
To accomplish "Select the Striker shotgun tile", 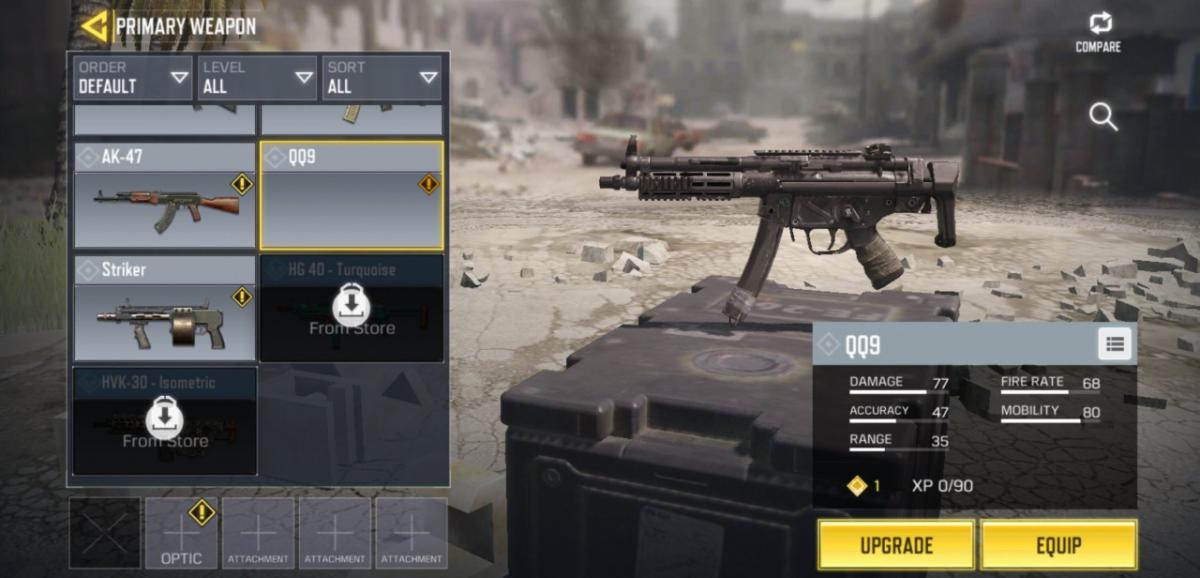I will tap(165, 308).
